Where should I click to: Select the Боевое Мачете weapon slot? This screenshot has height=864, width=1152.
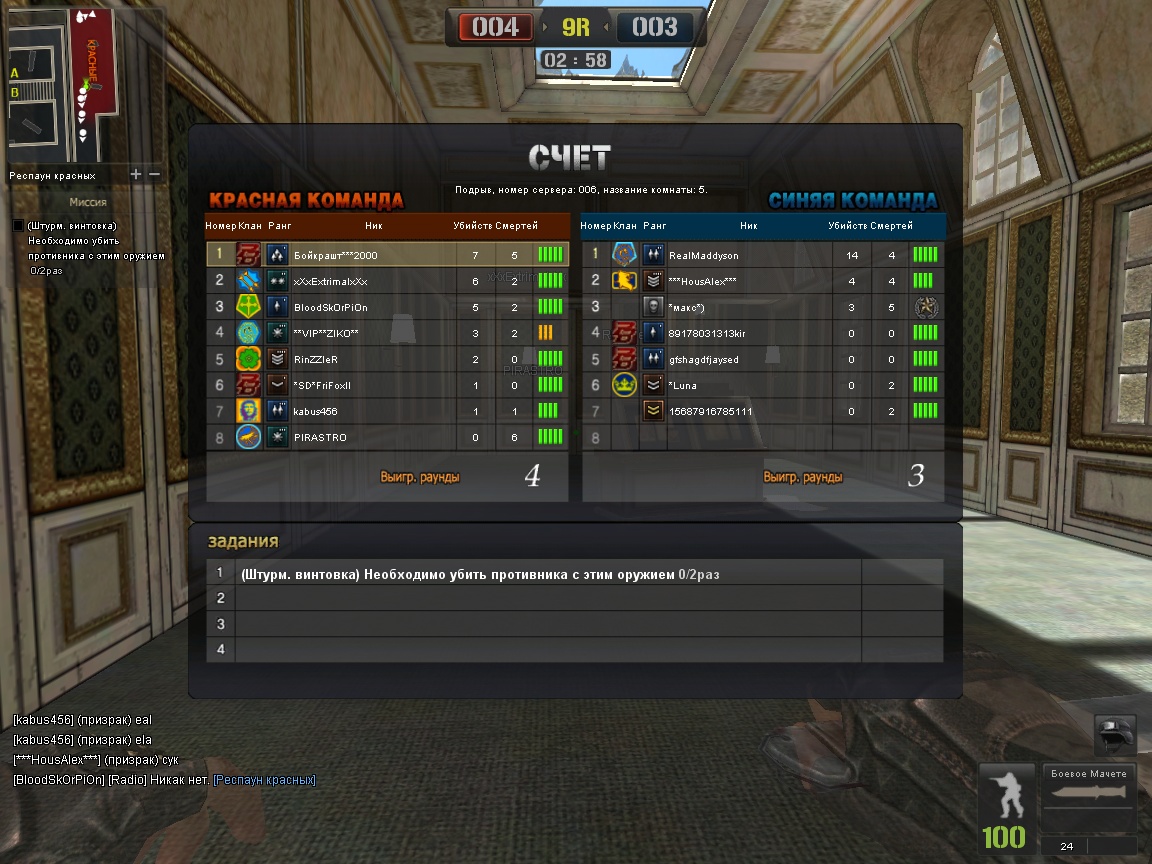point(1088,800)
